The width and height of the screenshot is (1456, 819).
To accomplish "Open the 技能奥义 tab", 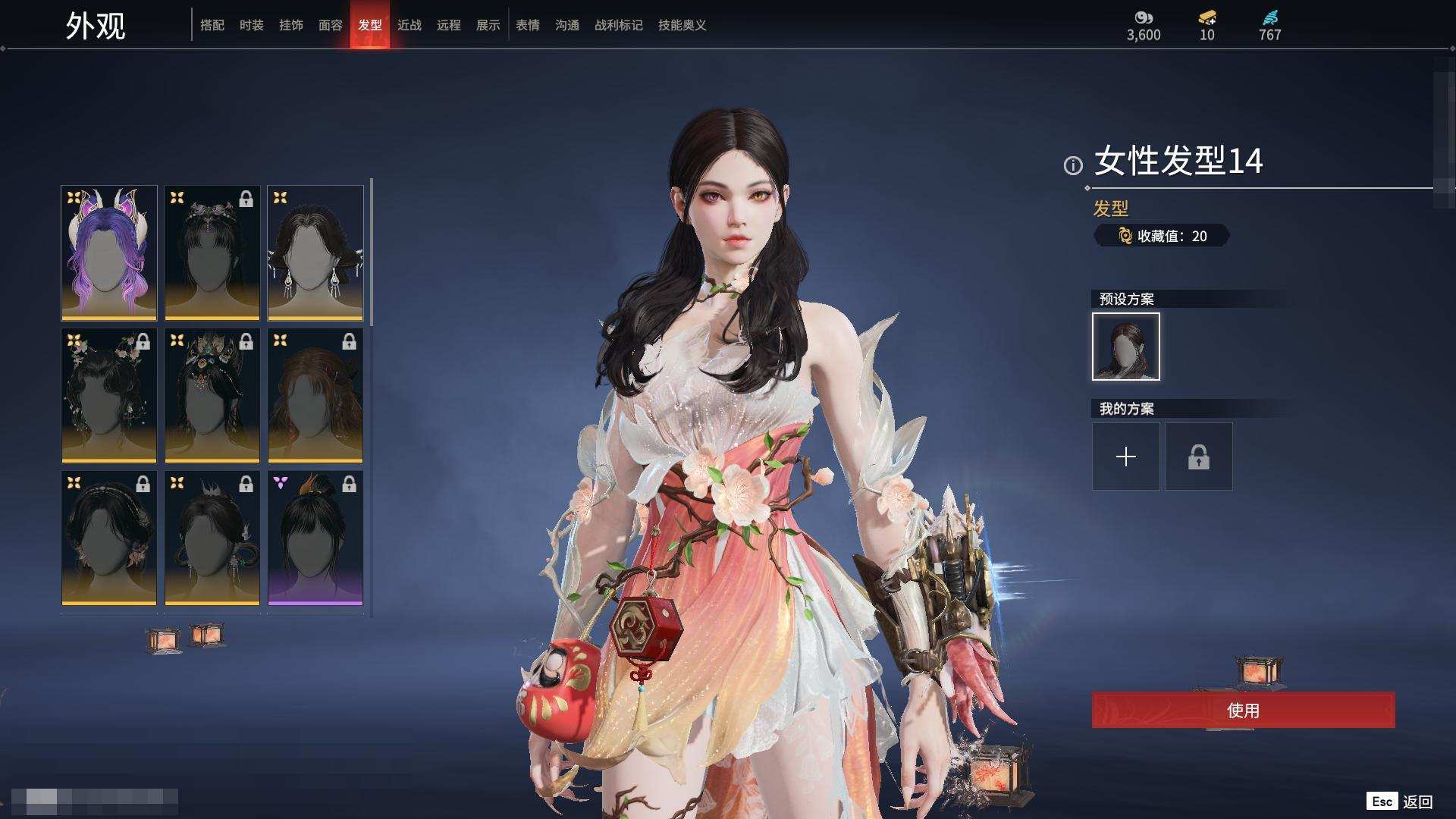I will tap(682, 25).
